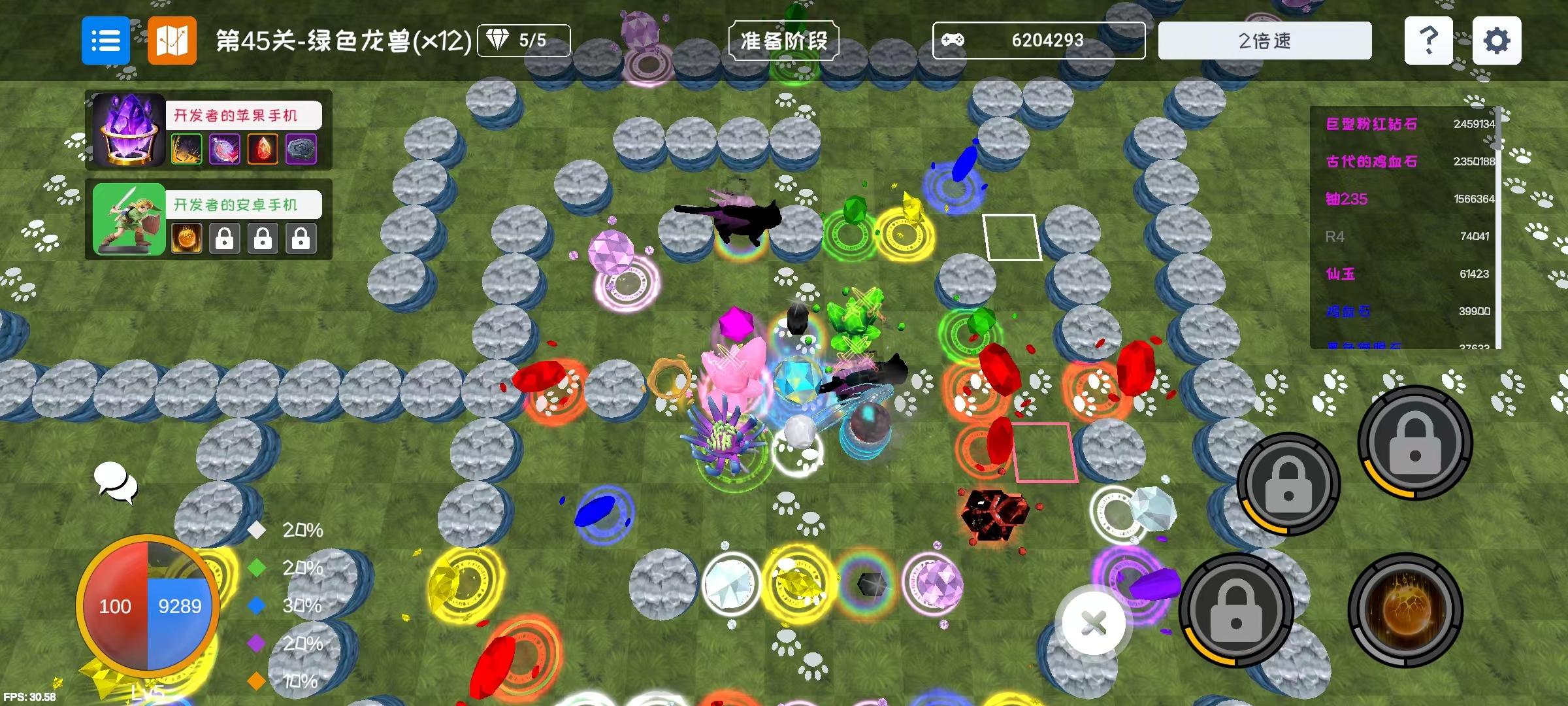Click the gamepad currency counter showing 6204293

click(1039, 41)
